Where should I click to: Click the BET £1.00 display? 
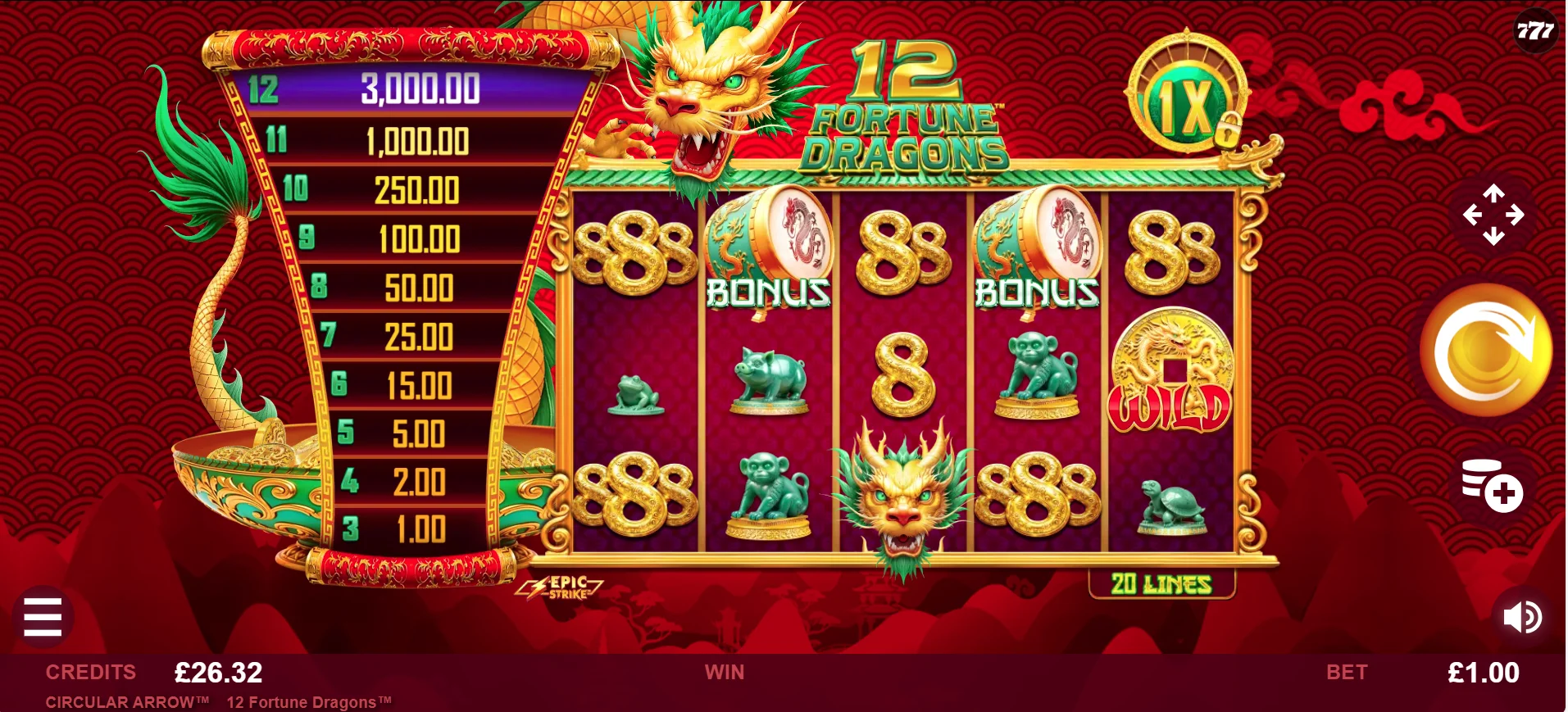pos(1485,673)
